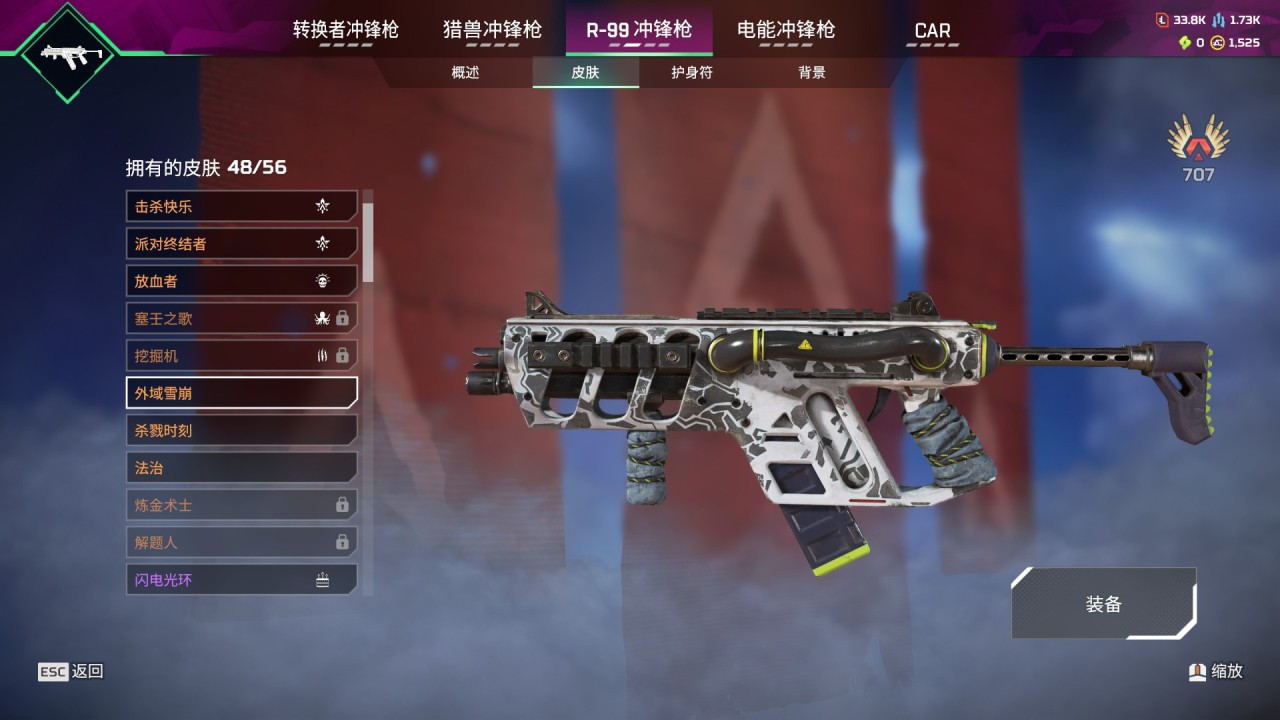Choose the 法治 skin
This screenshot has height=720, width=1280.
point(241,467)
